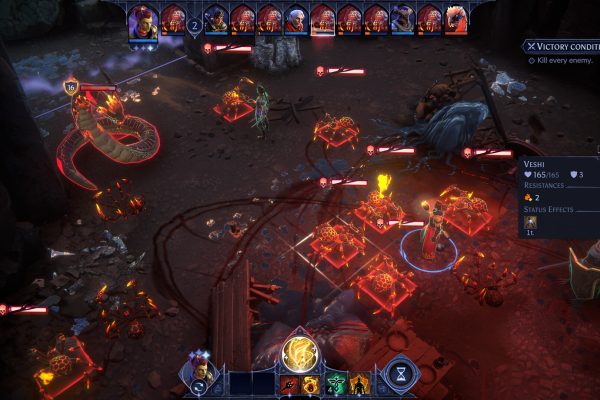Open the Victory Conditions objective panel
600x400 pixels.
tap(560, 47)
